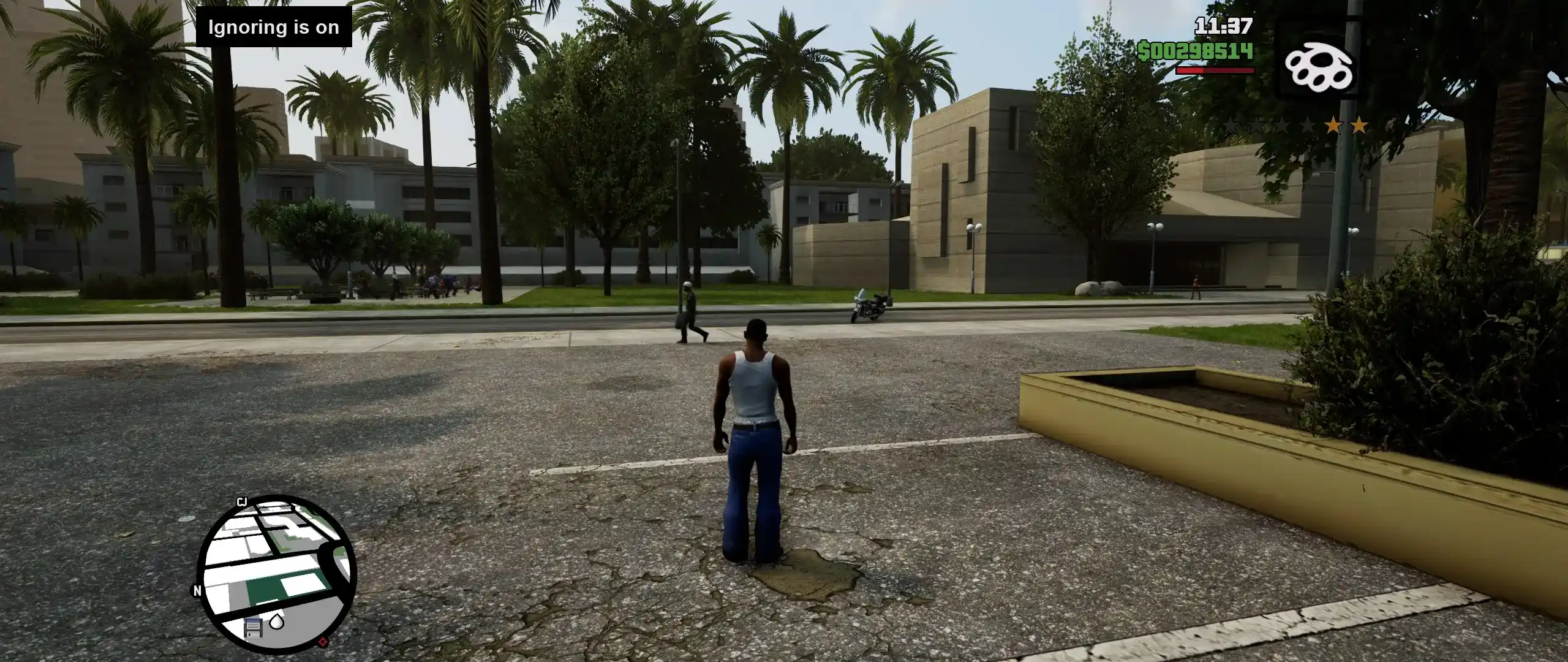Open the circular radar minimap
Image resolution: width=1568 pixels, height=662 pixels.
276,573
